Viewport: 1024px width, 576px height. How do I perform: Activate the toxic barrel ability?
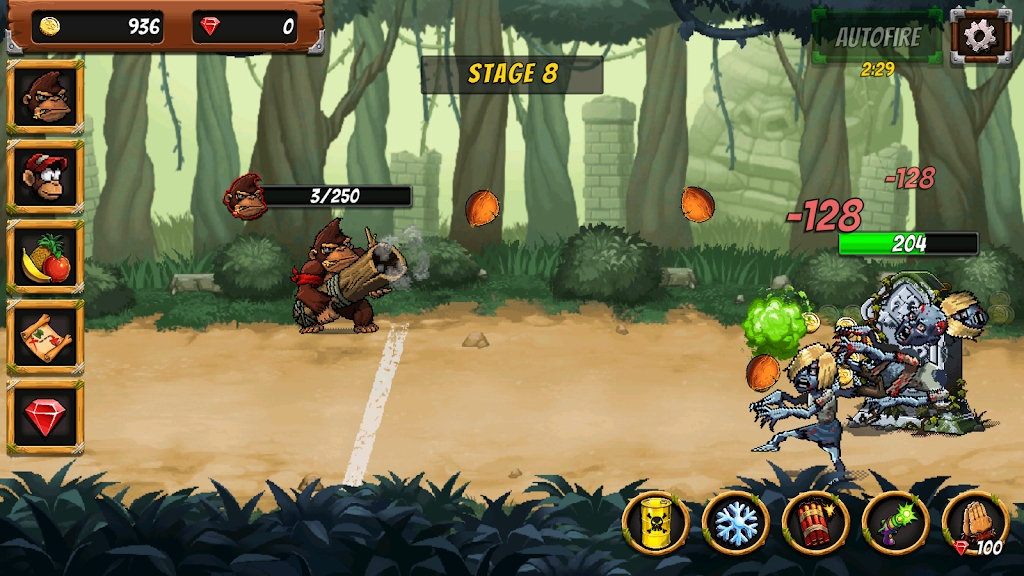pyautogui.click(x=656, y=522)
